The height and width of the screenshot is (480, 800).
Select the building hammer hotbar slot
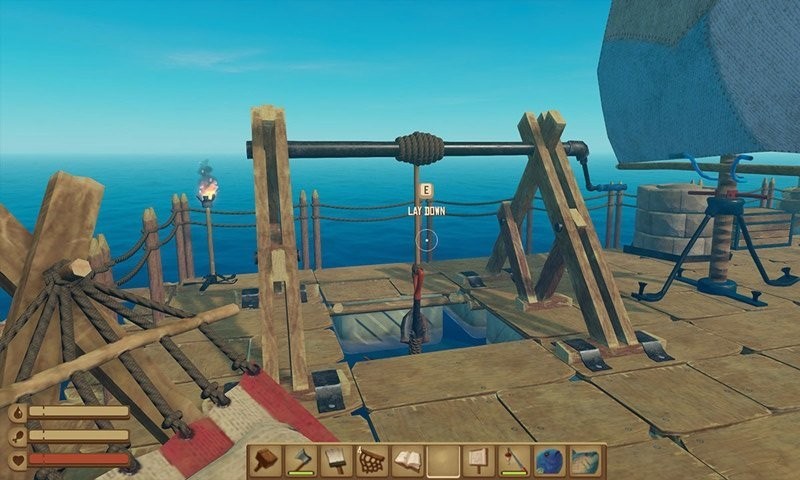pyautogui.click(x=266, y=461)
